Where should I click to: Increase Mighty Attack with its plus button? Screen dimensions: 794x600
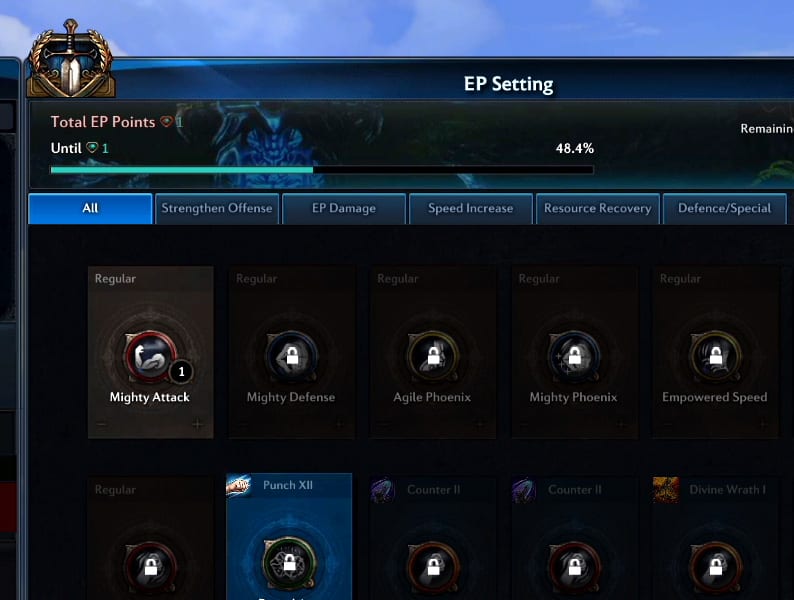(x=197, y=424)
